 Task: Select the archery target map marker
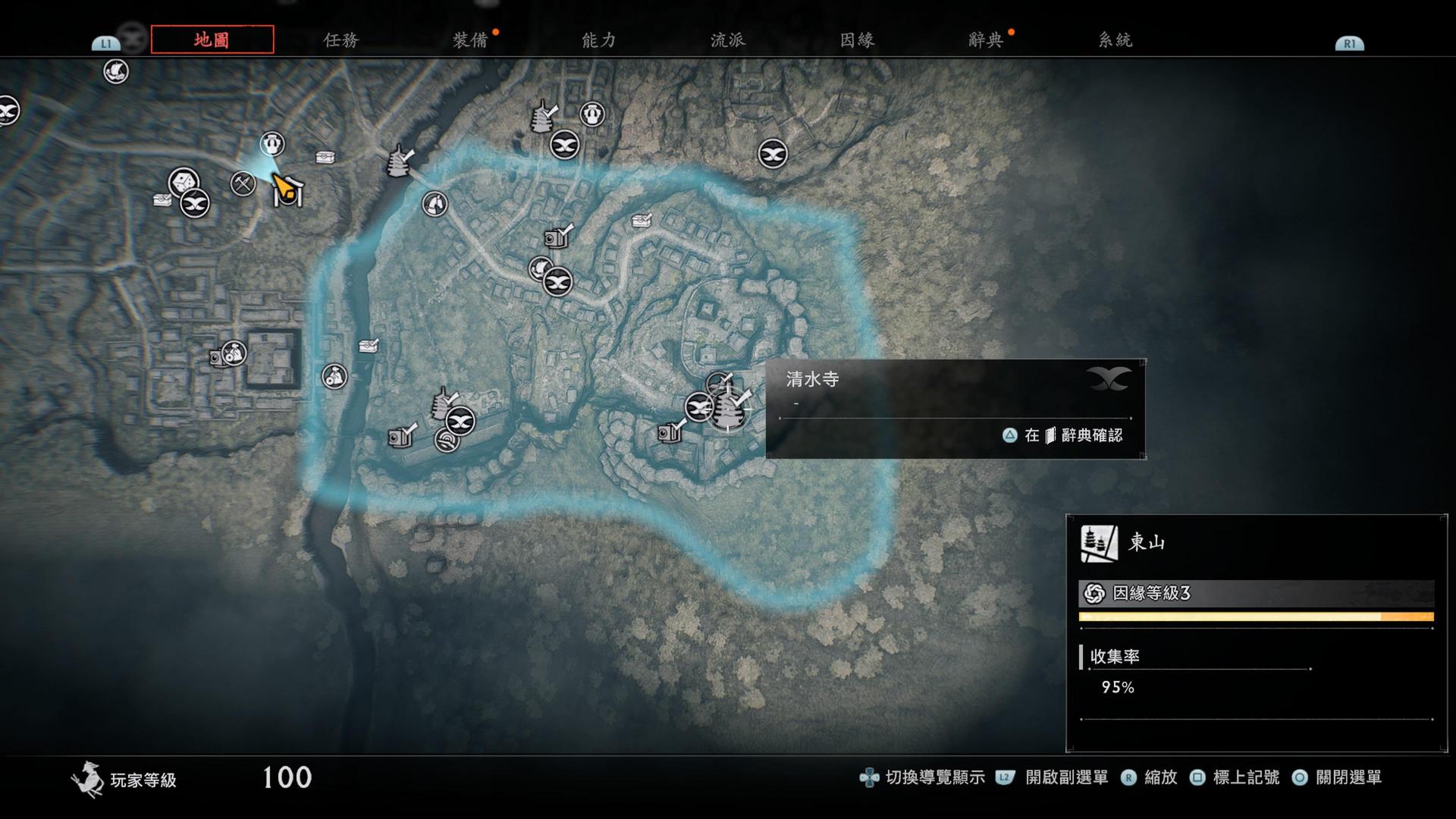tap(446, 439)
